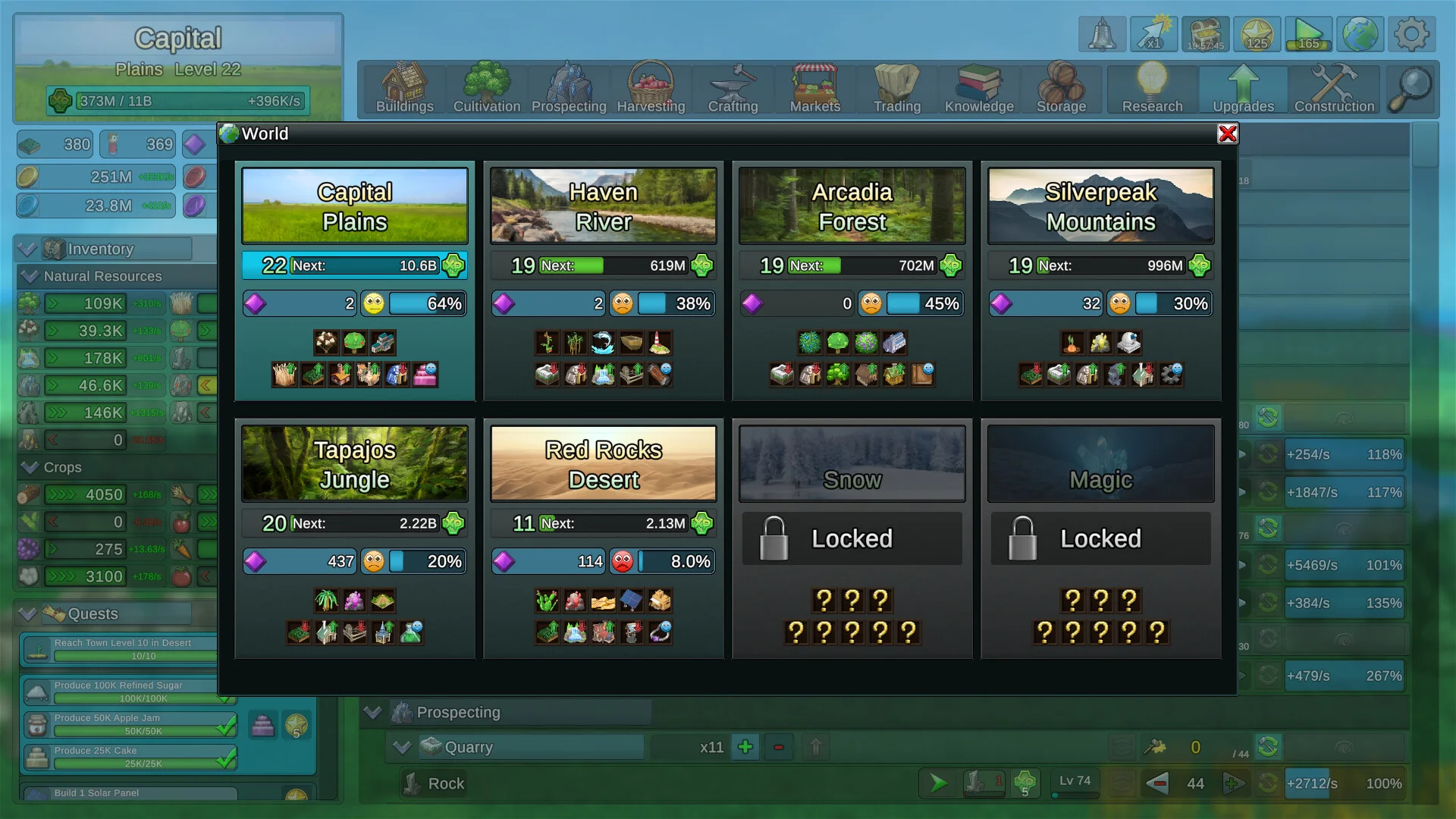The width and height of the screenshot is (1456, 819).
Task: Switch to the Cultivation tab
Action: tap(487, 89)
